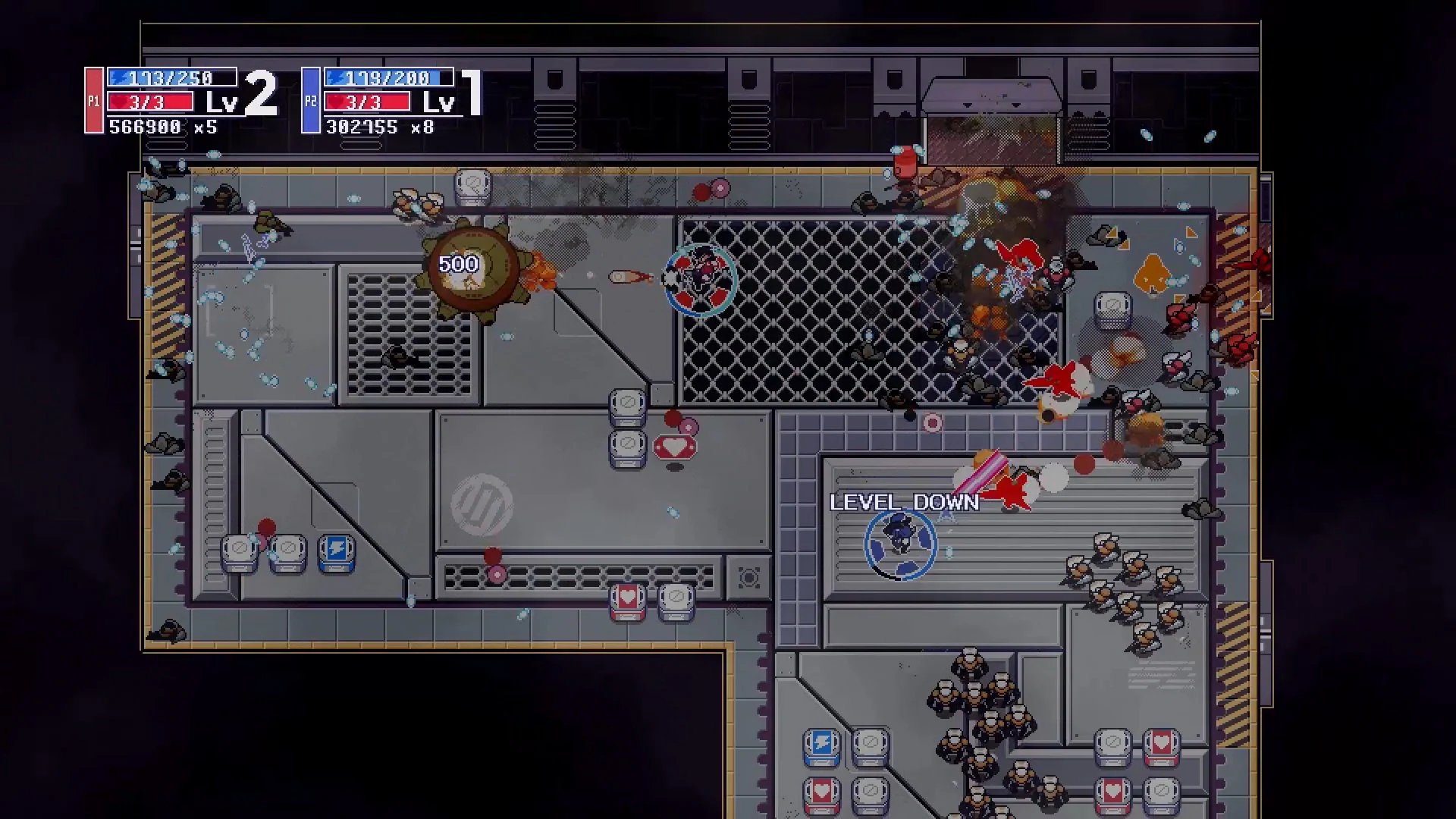Screen dimensions: 1456x819
Task: Select Player 2's character below the LEVEL DOWN text
Action: pos(901,546)
